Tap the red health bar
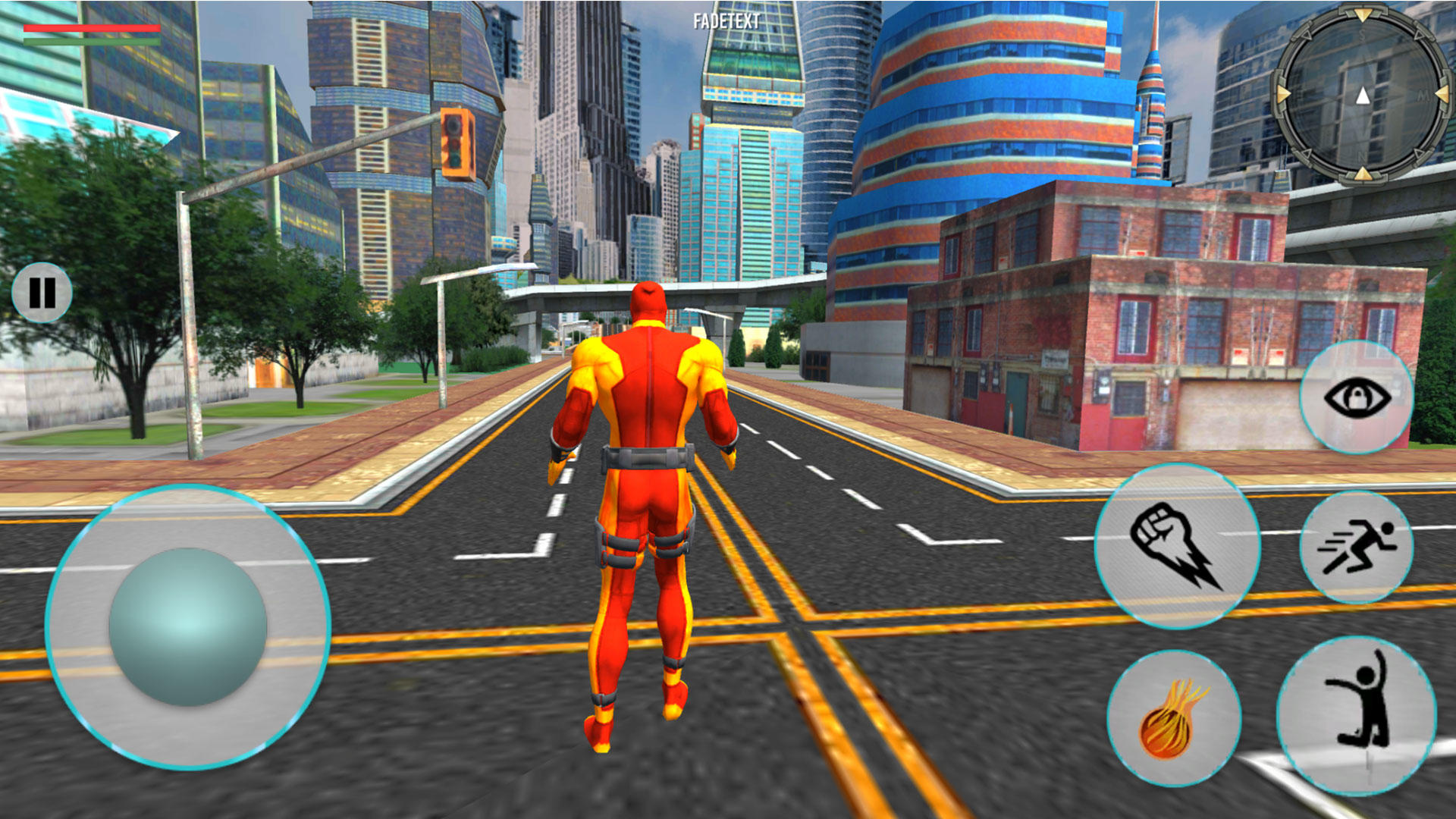Screen dimensions: 1456x819 tap(91, 27)
